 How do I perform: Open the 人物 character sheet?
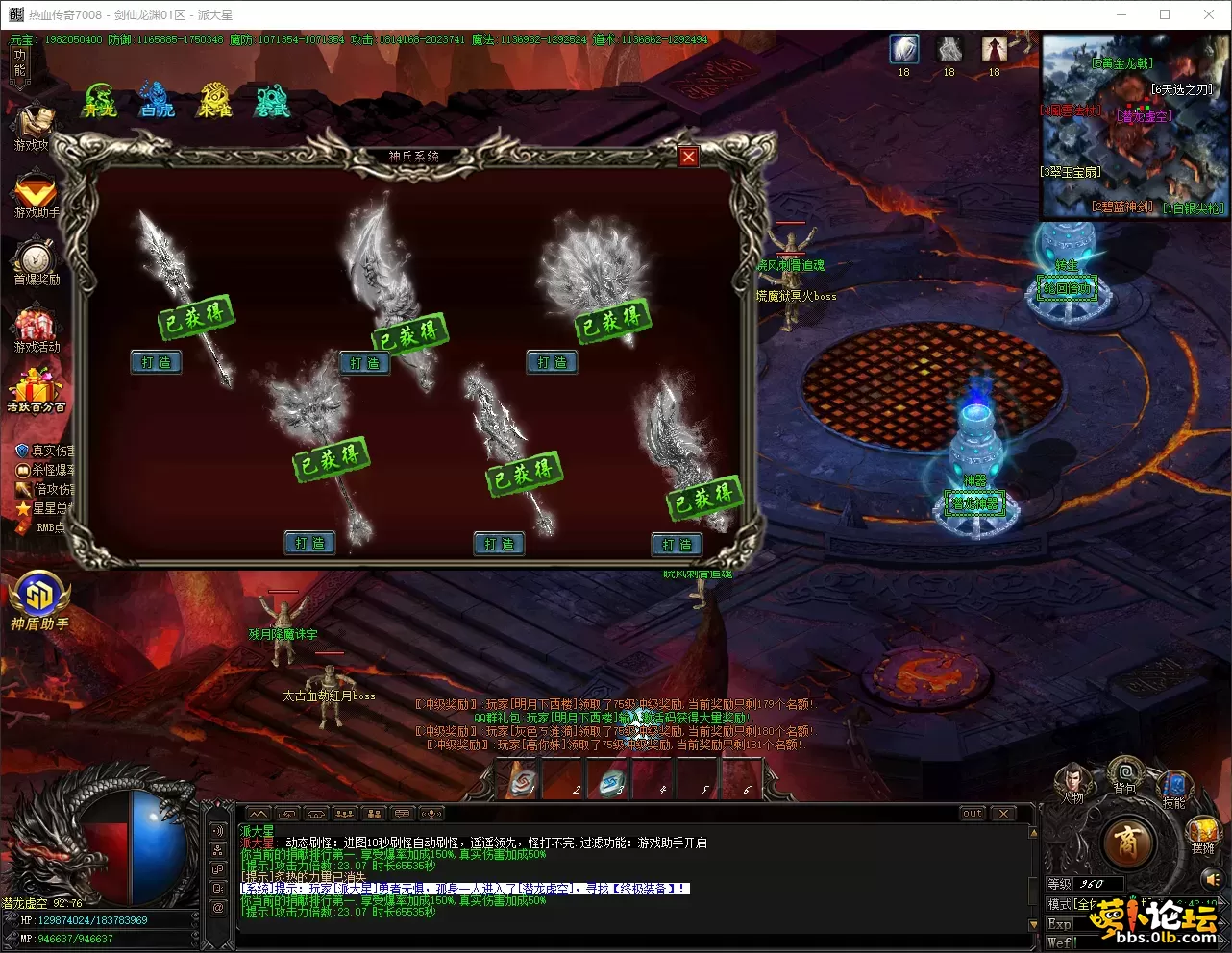pos(1072,781)
